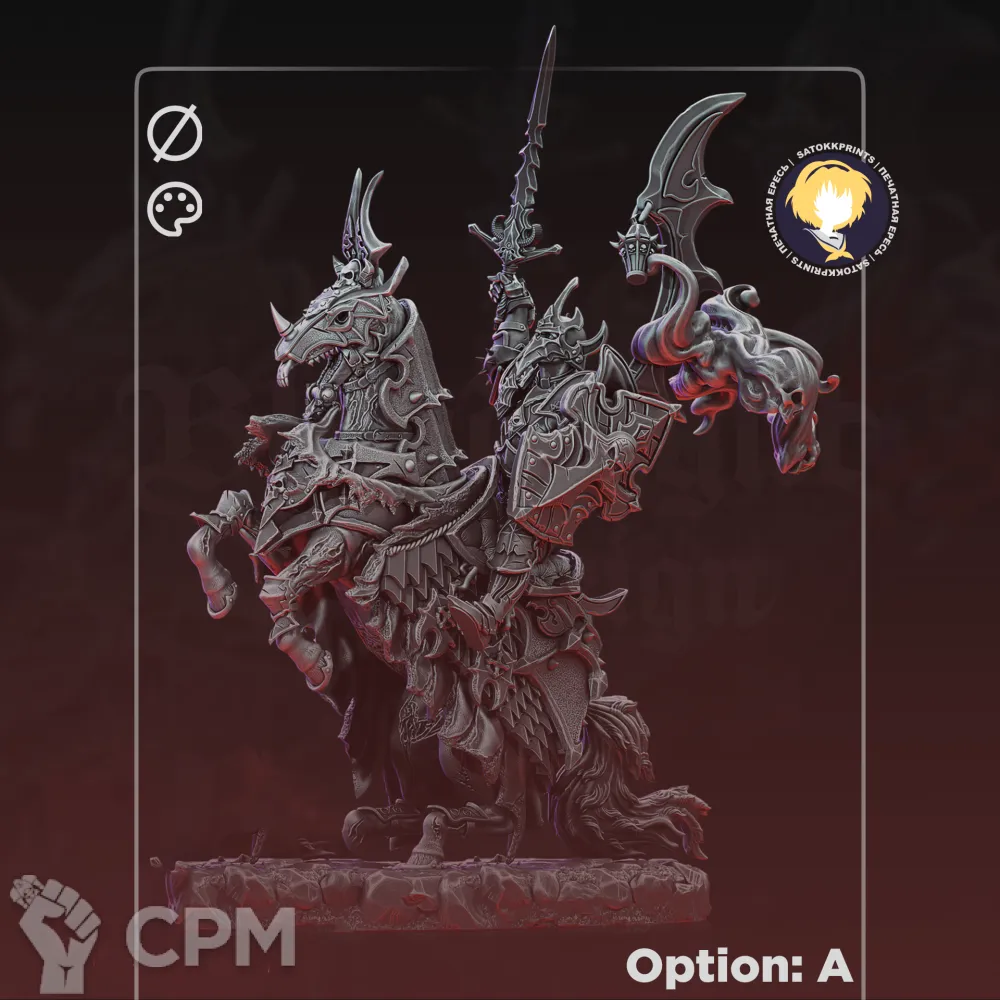Click the paint palette icon

pos(175,210)
